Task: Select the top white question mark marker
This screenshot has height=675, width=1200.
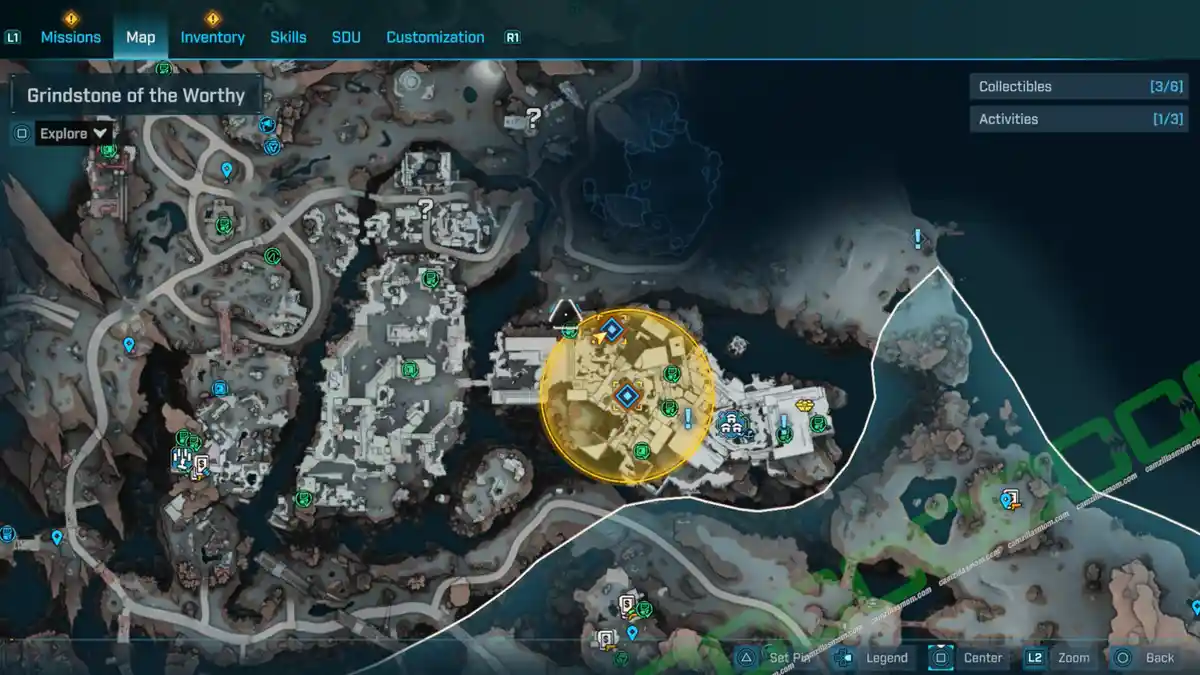Action: point(533,117)
